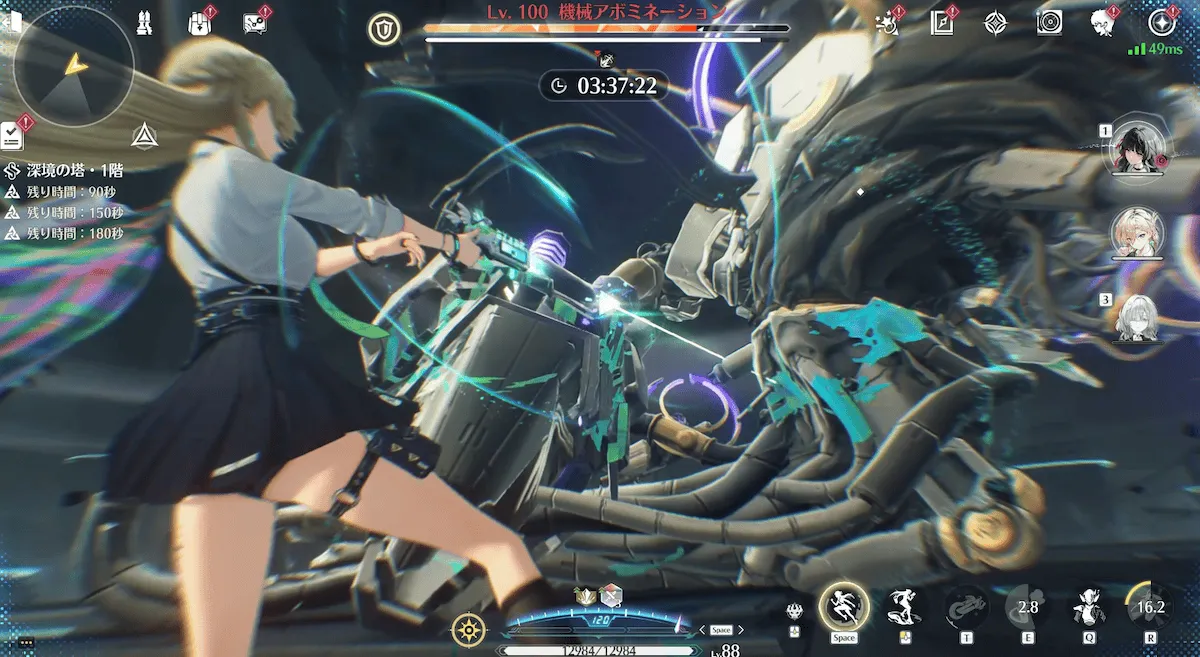Activate the Space dodge sprint skill
The height and width of the screenshot is (657, 1200).
[x=843, y=606]
